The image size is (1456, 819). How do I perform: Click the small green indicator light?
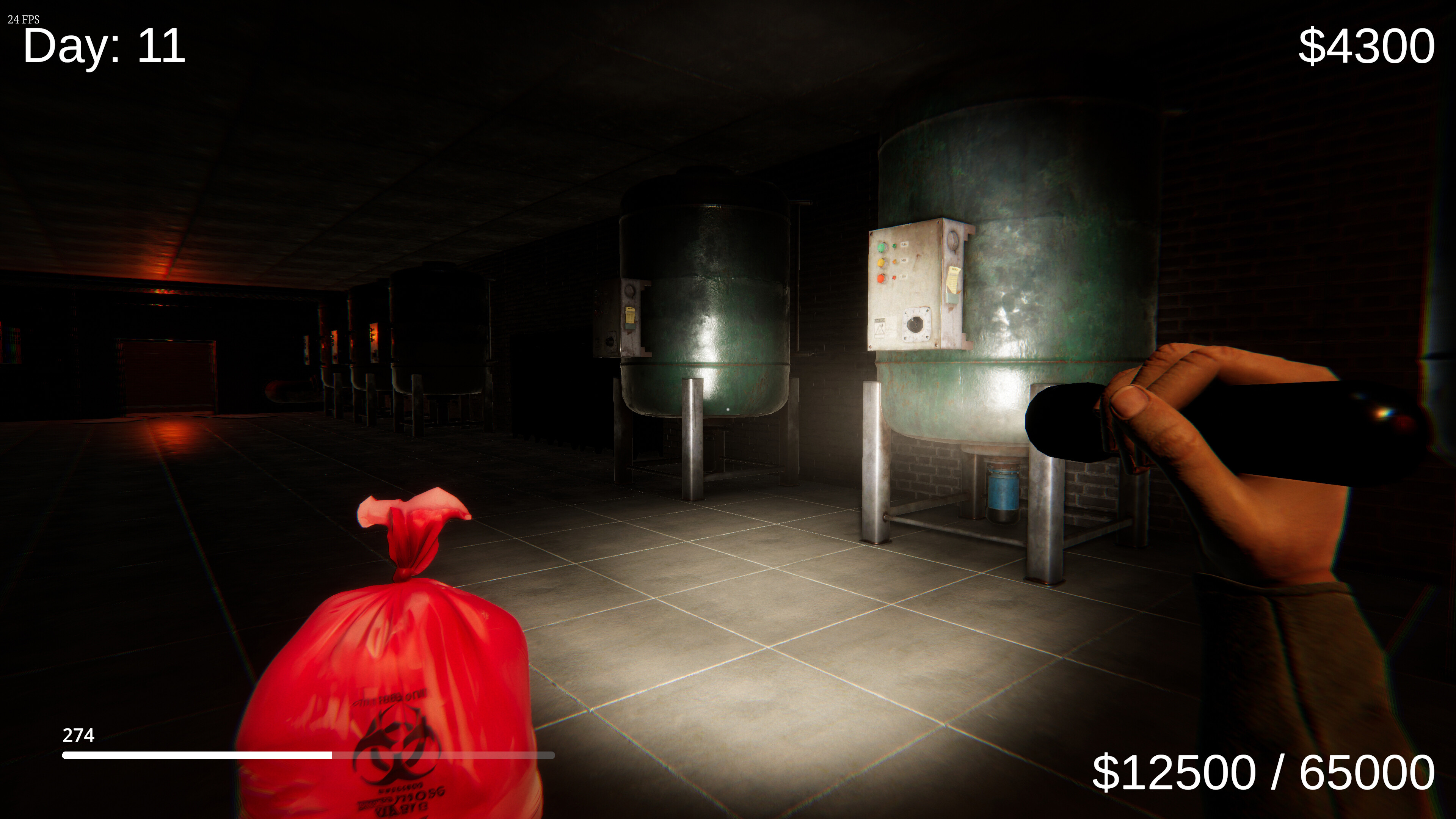pos(895,246)
